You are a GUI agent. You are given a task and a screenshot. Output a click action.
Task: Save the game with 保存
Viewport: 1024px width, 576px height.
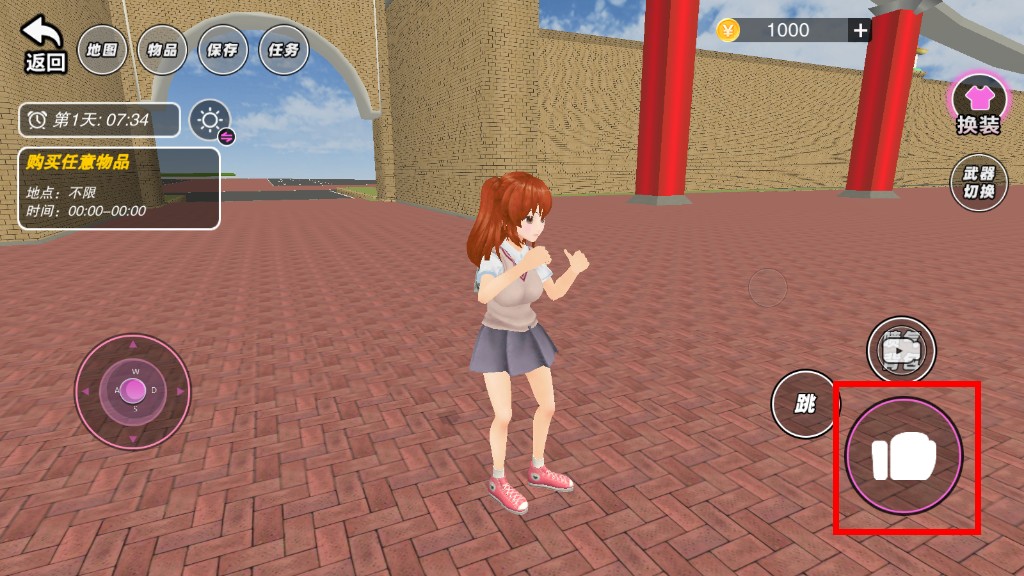223,50
